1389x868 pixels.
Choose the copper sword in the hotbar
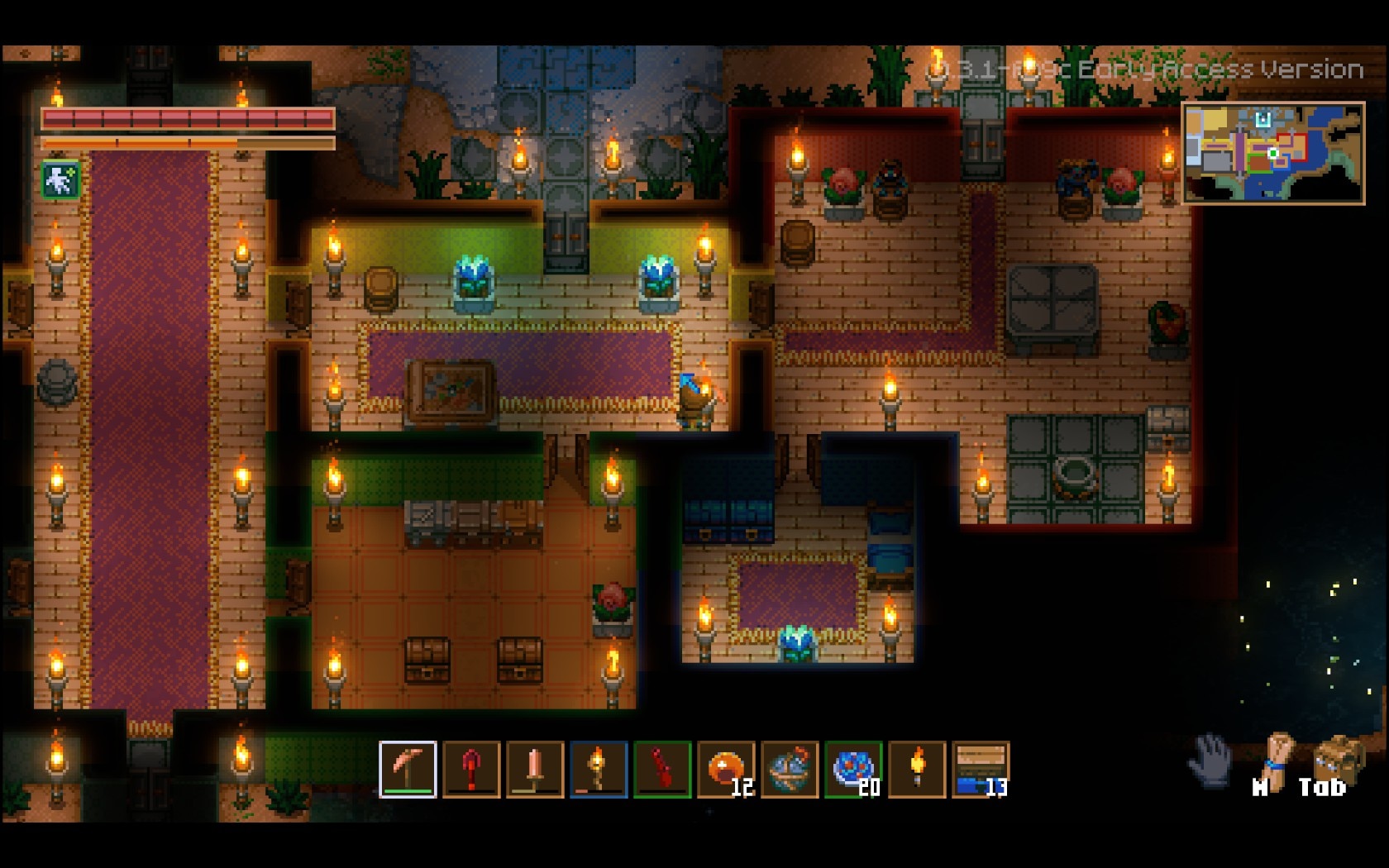pos(535,769)
